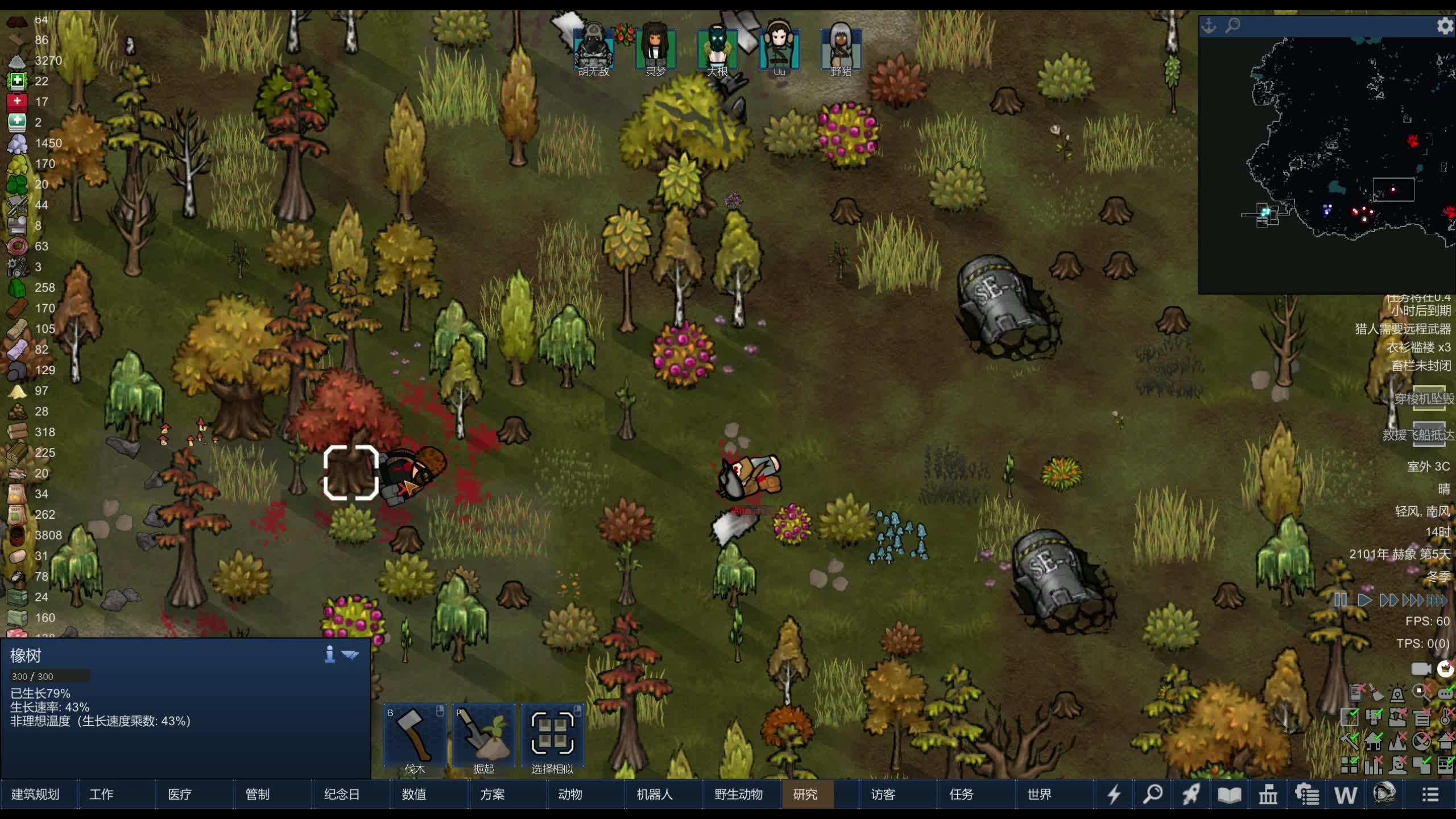Switch to the 世界 world view
Screen dimensions: 1456x819
tap(1039, 795)
